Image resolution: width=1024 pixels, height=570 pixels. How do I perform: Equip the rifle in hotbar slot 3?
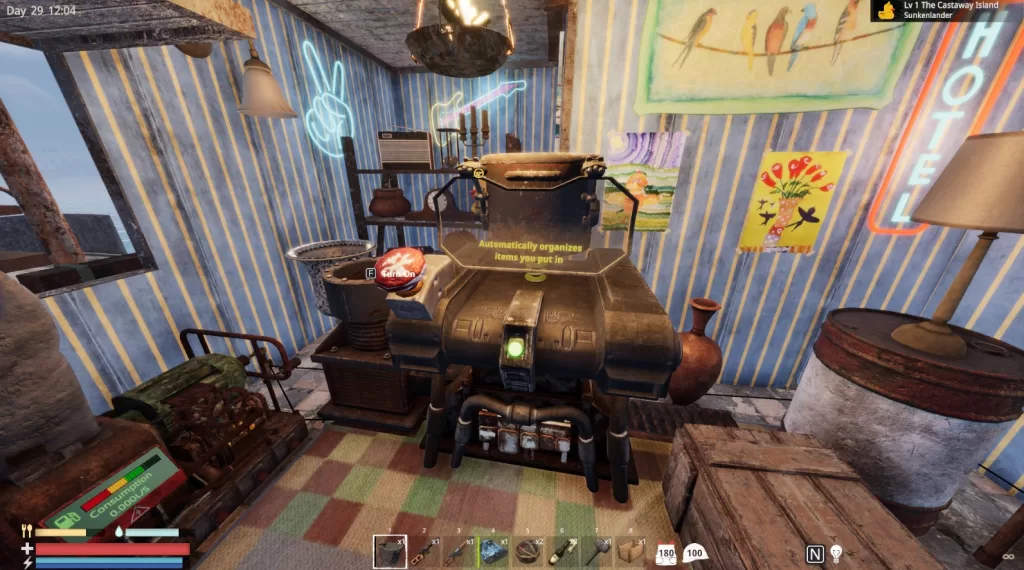coord(459,551)
